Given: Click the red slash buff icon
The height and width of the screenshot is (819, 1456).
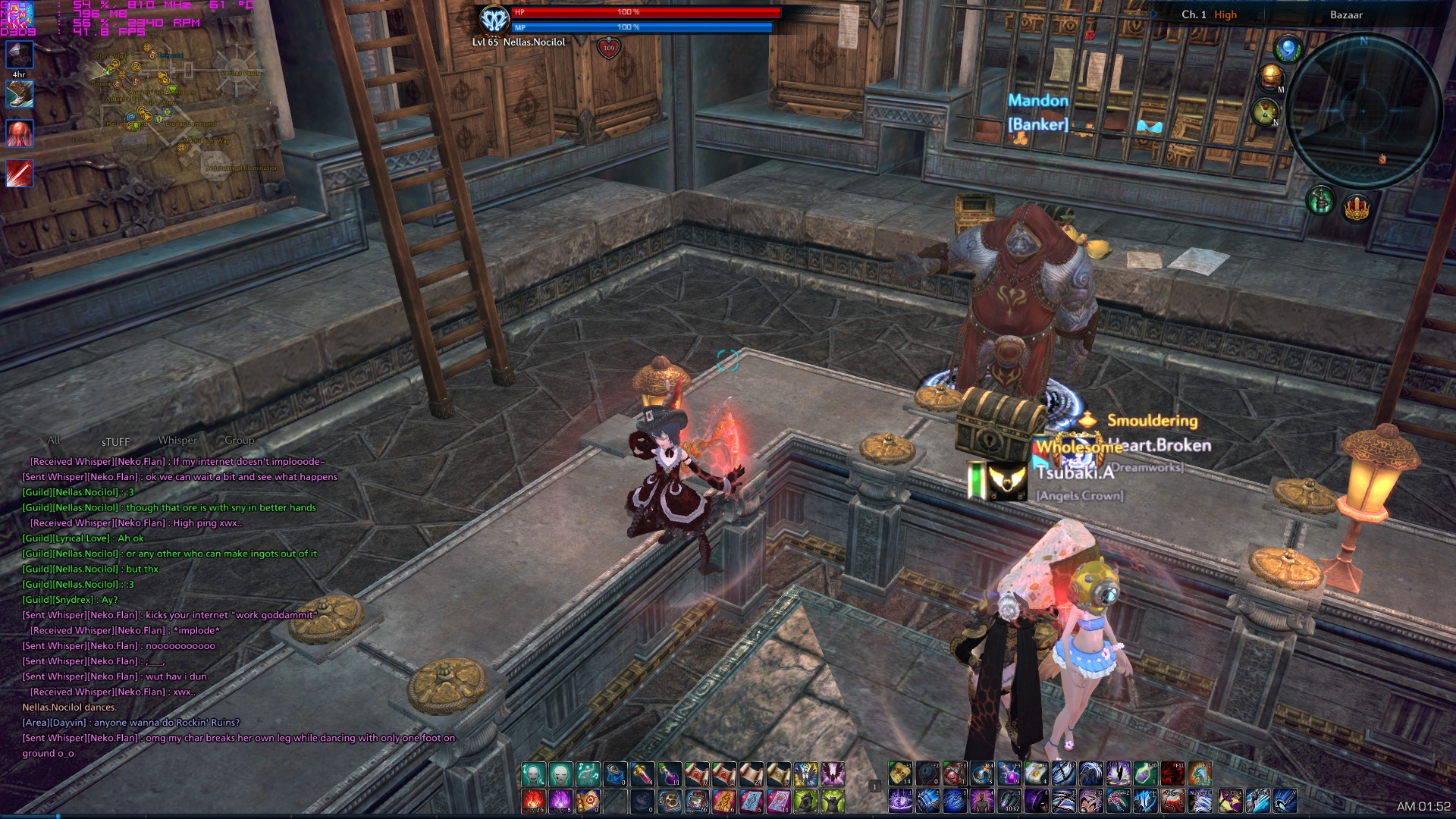Looking at the screenshot, I should (x=20, y=174).
